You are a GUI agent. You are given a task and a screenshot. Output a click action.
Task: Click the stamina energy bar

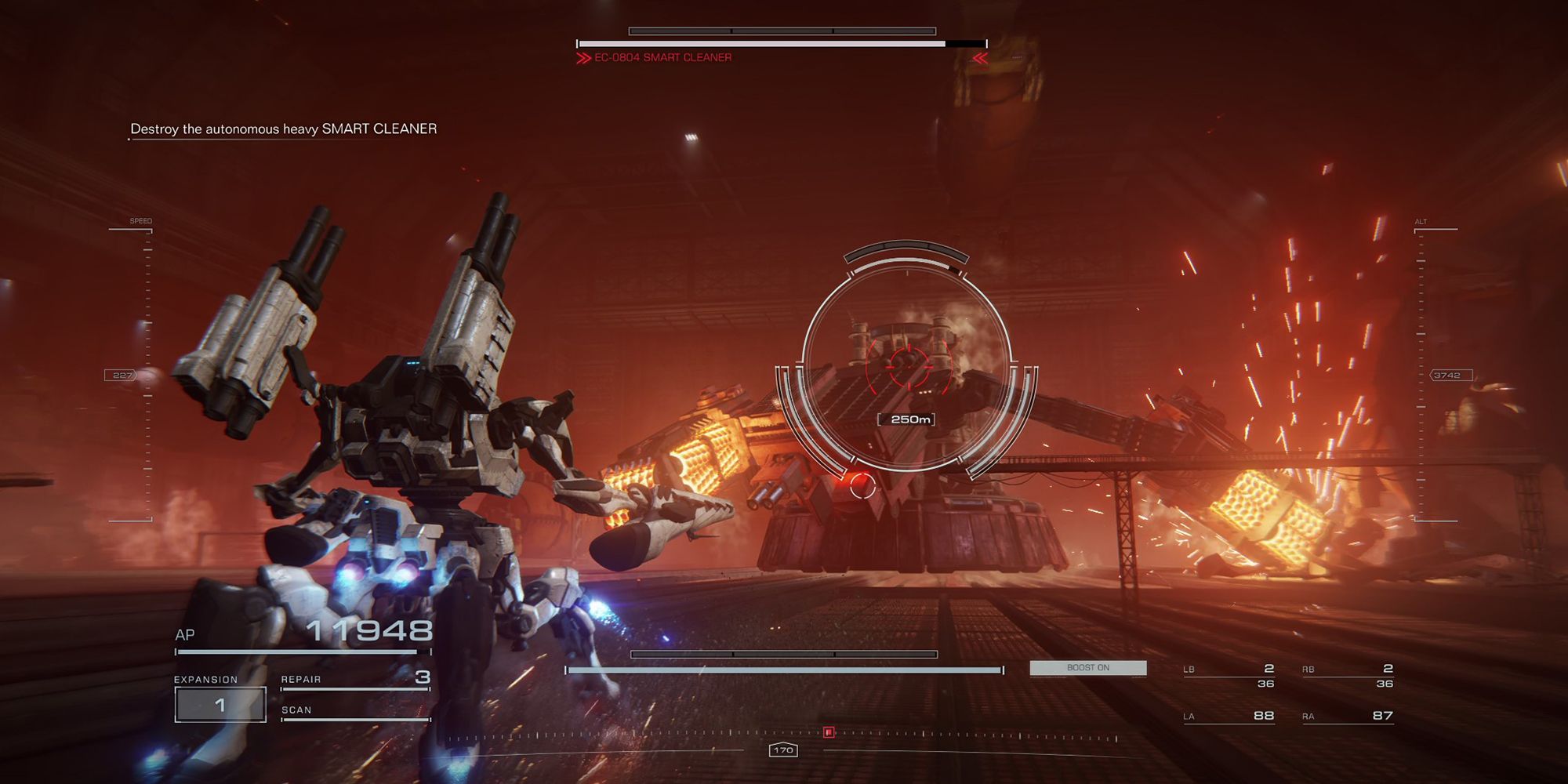784,670
